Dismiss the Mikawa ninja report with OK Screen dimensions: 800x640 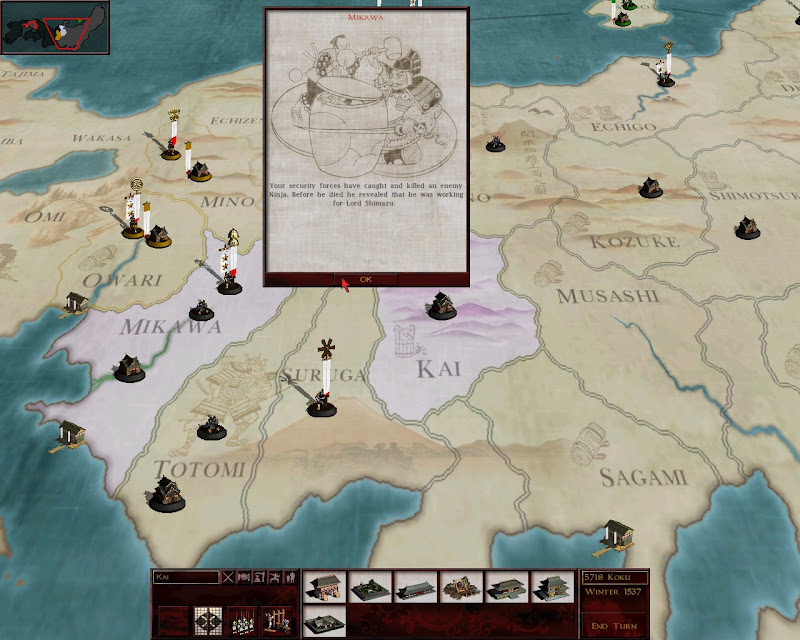[x=365, y=279]
